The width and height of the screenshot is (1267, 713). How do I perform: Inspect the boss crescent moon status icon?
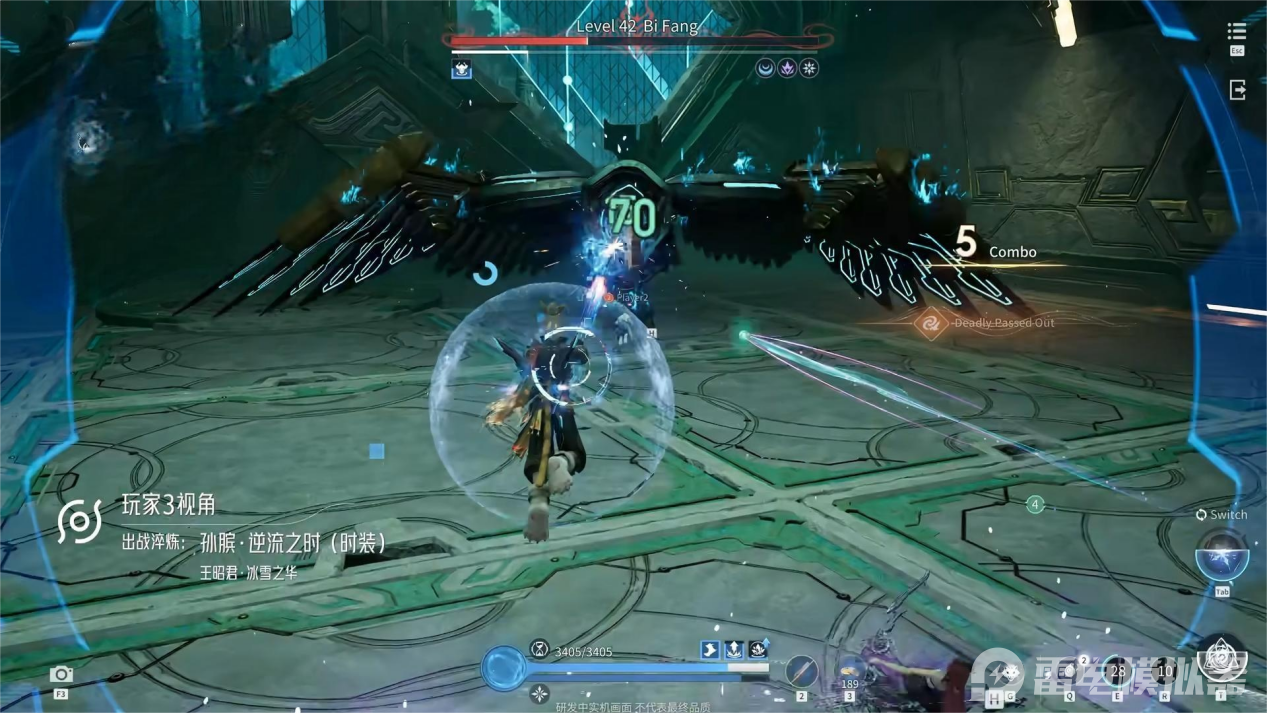765,69
